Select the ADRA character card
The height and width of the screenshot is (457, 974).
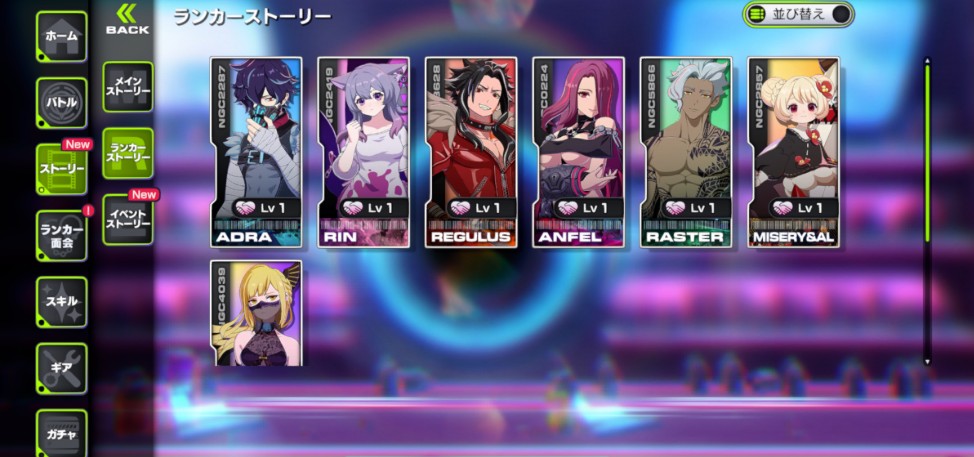pyautogui.click(x=256, y=152)
